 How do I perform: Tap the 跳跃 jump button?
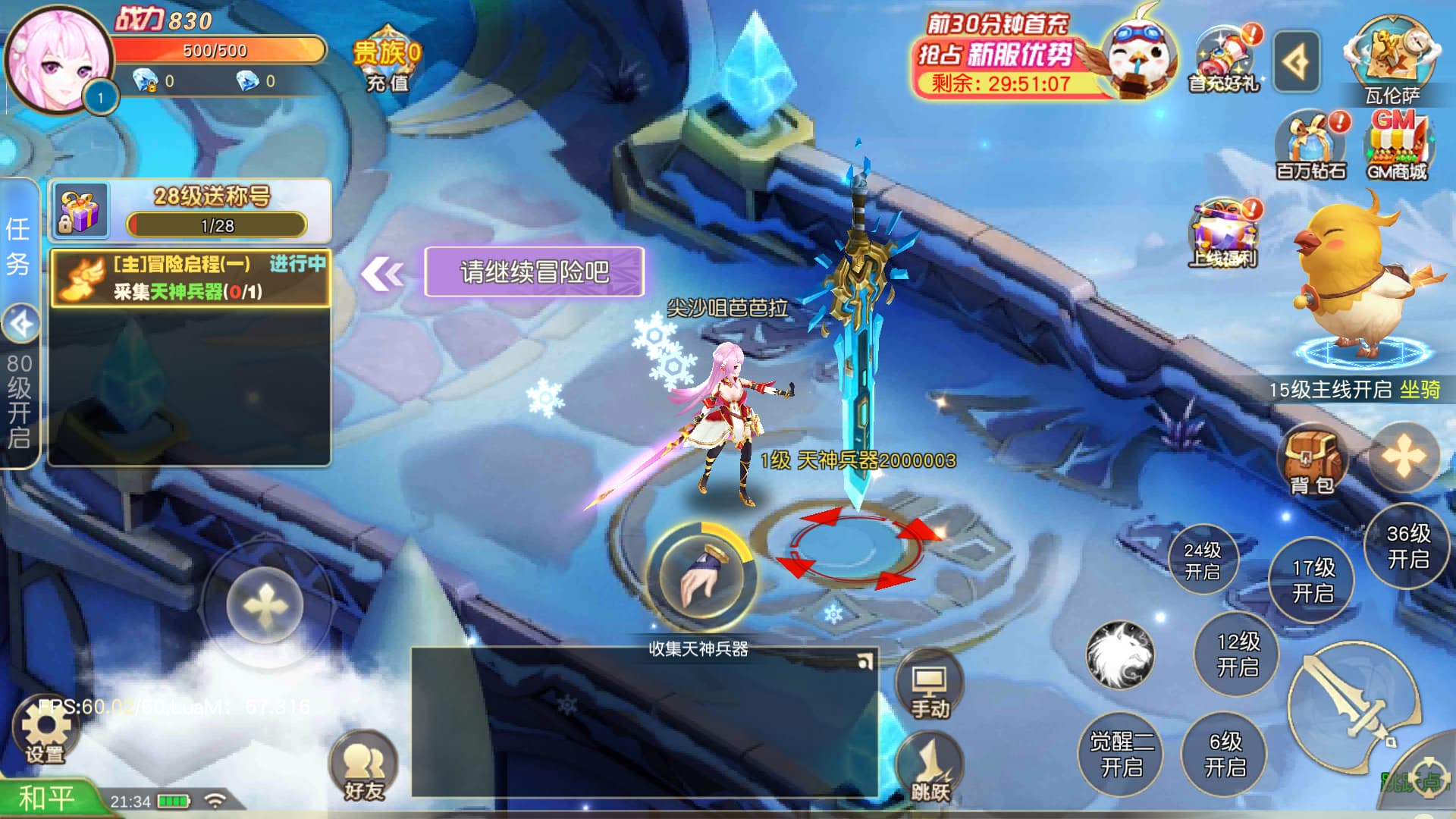(930, 767)
